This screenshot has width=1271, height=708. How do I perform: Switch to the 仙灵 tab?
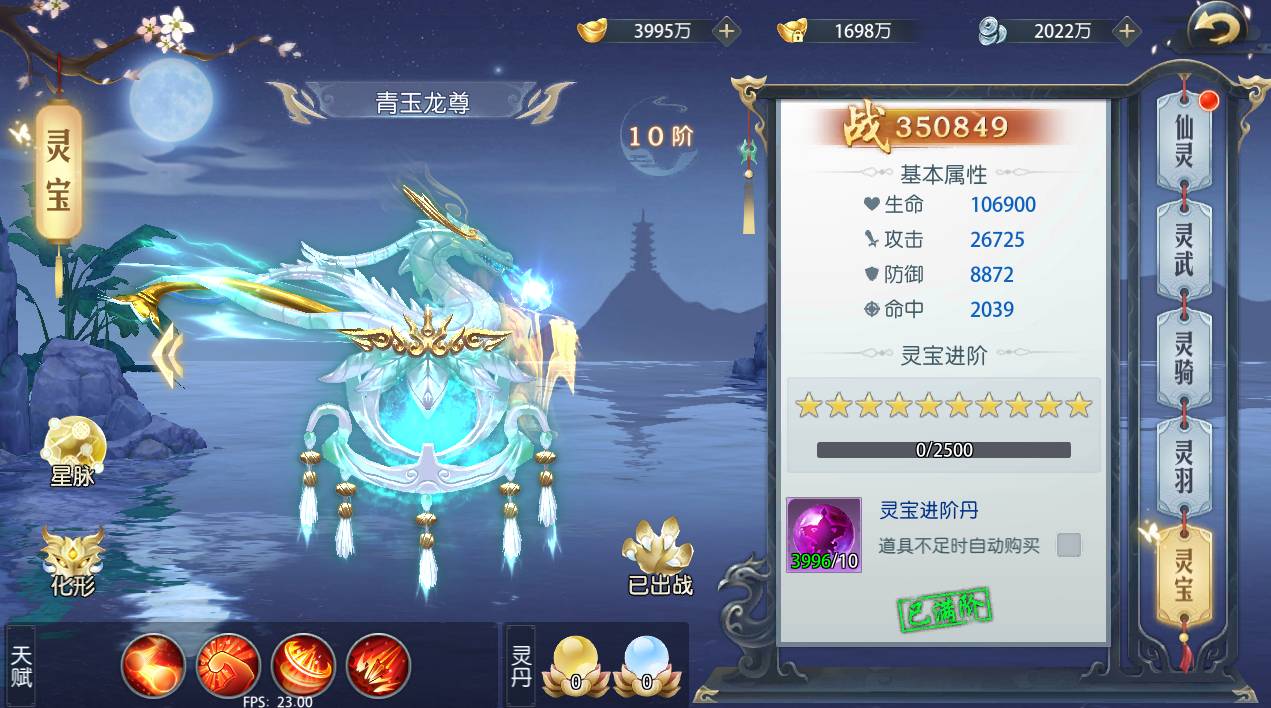(x=1184, y=141)
